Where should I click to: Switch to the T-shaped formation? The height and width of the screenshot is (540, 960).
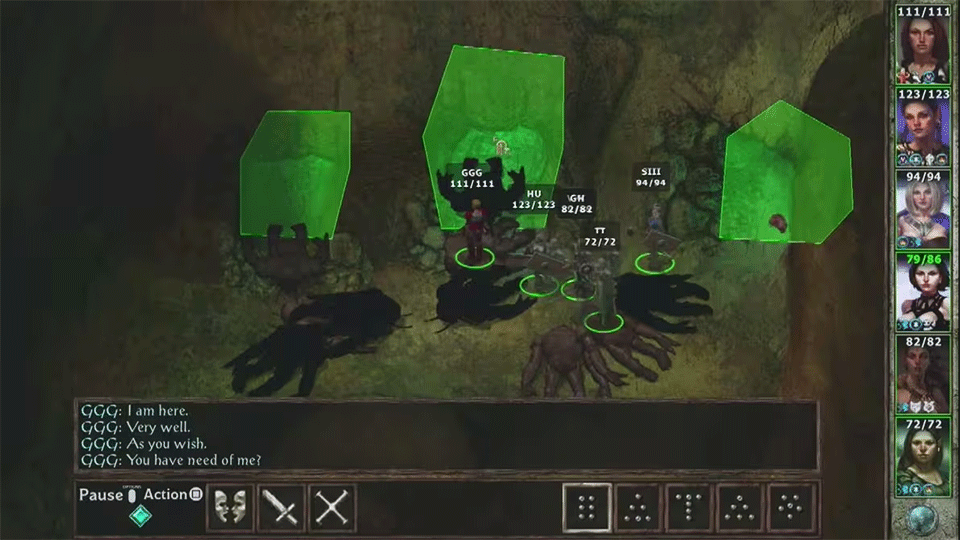tap(690, 509)
